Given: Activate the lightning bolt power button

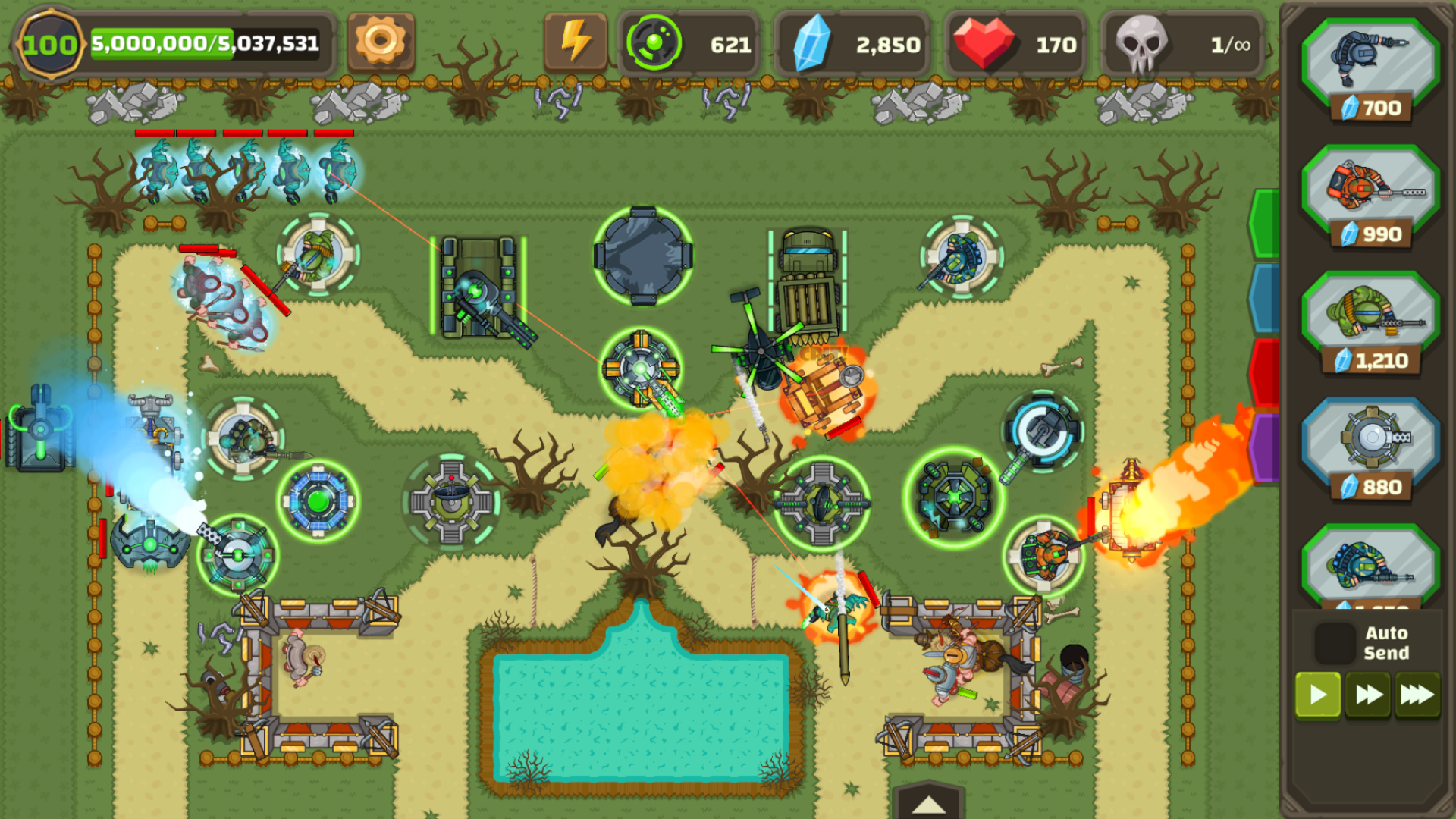Looking at the screenshot, I should [x=575, y=42].
